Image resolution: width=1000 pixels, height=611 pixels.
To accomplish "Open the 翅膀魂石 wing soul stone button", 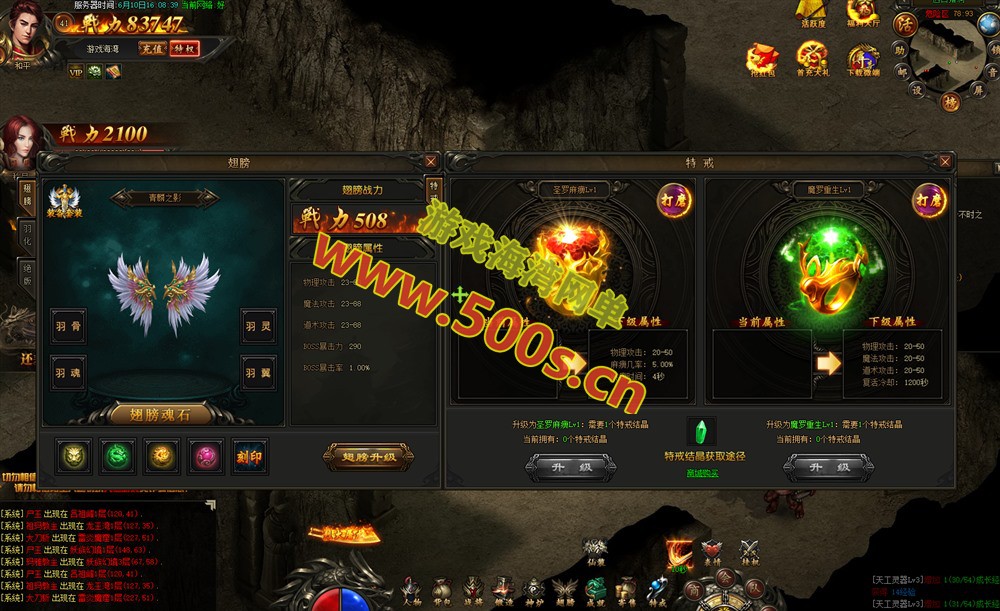I will point(151,415).
